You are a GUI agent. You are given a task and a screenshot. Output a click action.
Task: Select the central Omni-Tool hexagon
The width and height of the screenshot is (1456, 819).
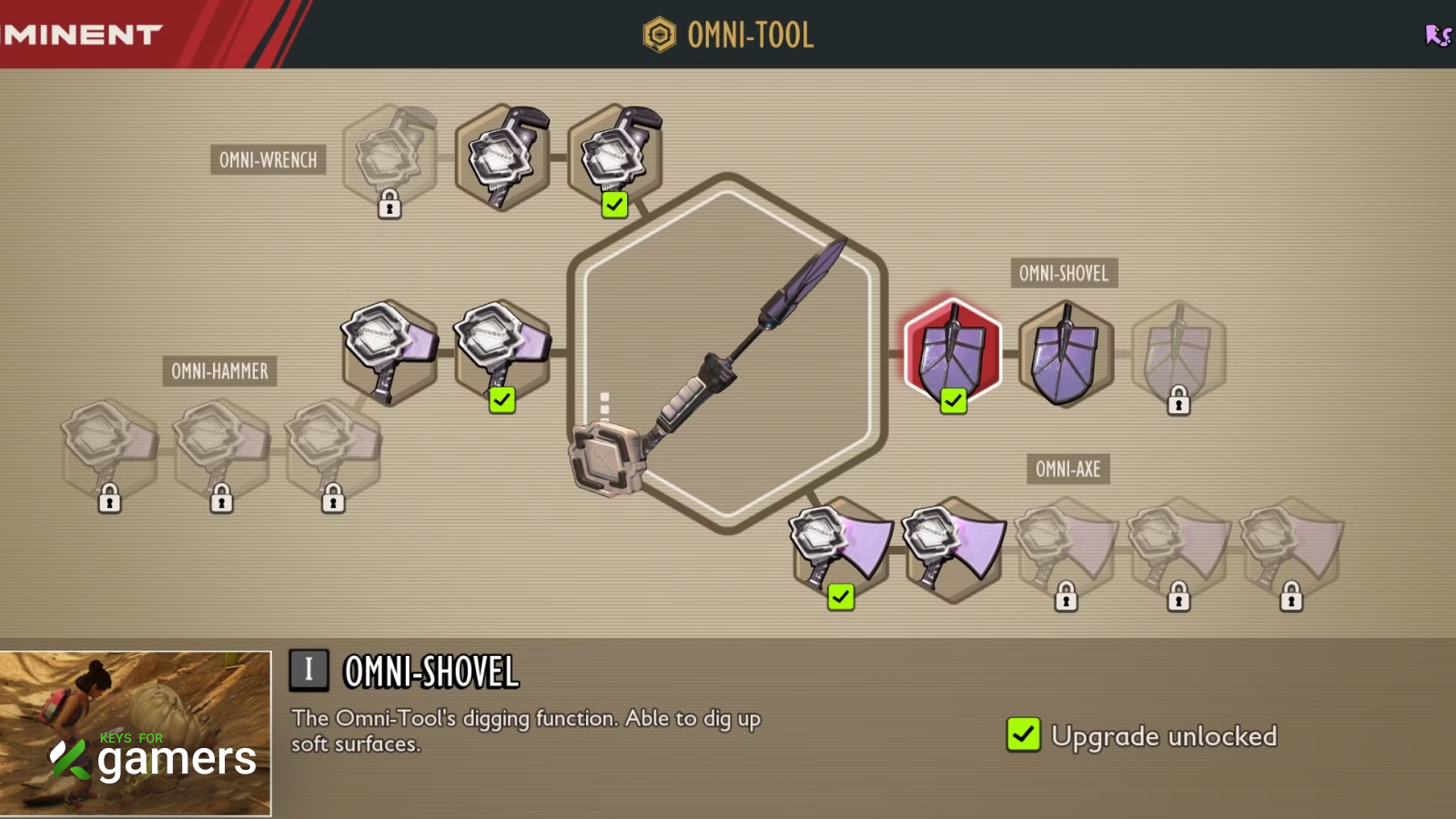point(727,353)
